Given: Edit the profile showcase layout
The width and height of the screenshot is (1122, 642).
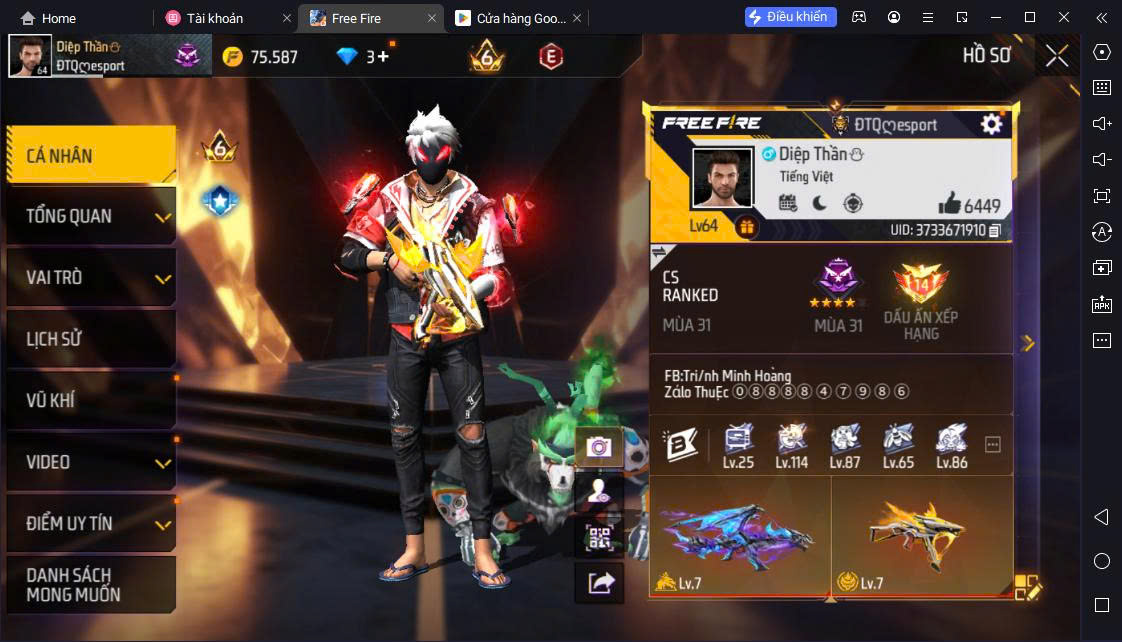Looking at the screenshot, I should pos(1027,587).
